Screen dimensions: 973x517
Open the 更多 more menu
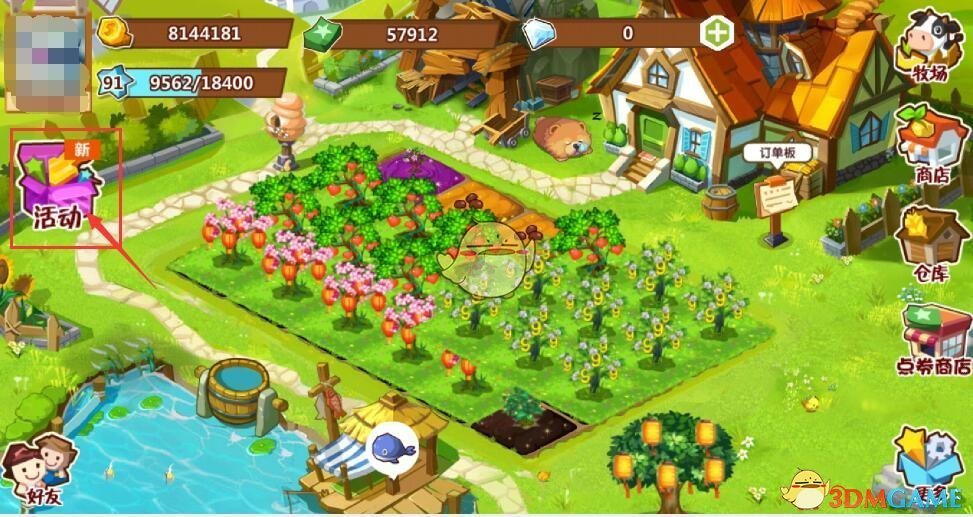[928, 463]
